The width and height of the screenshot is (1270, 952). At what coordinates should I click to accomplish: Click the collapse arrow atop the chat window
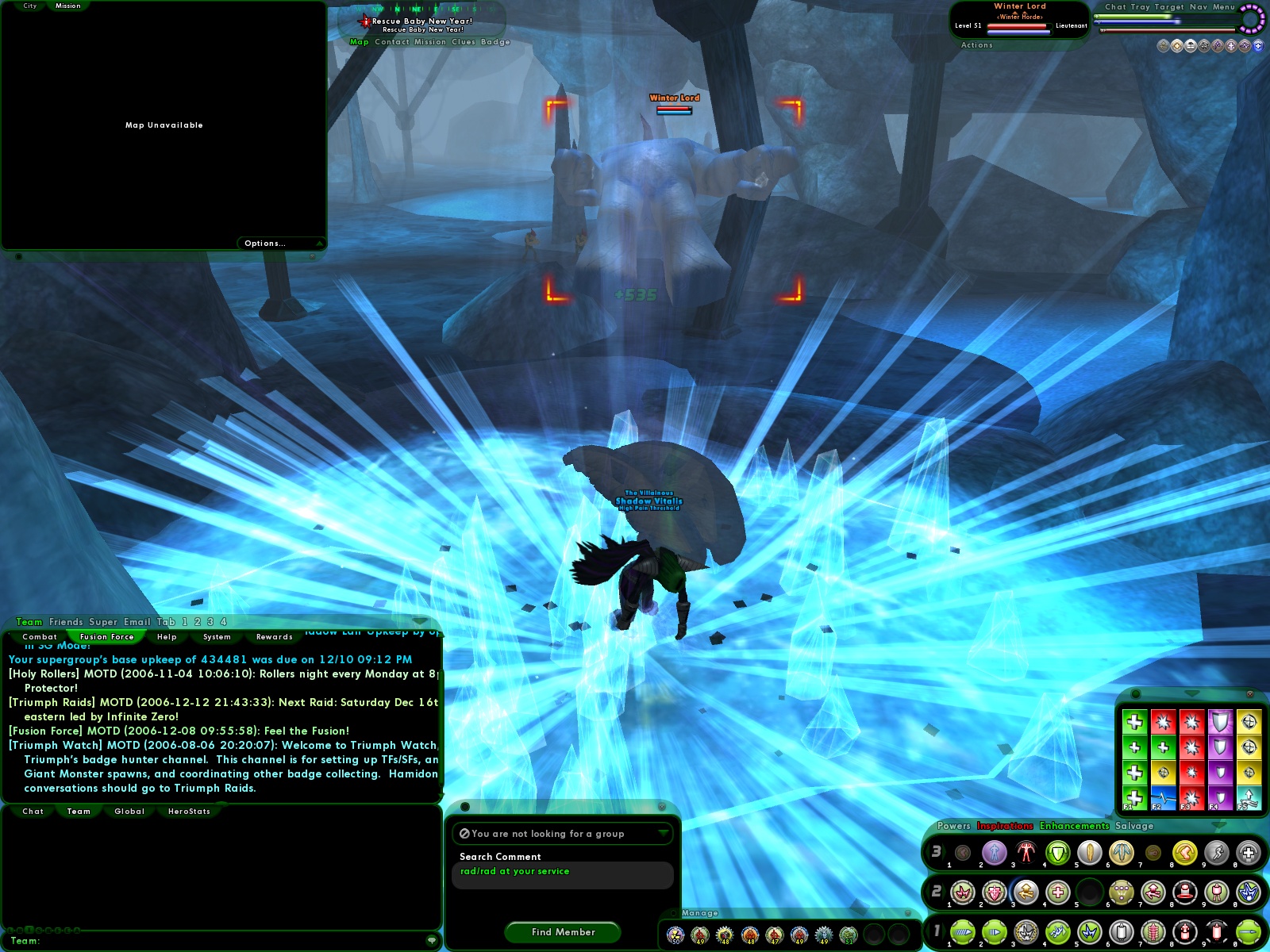click(420, 621)
